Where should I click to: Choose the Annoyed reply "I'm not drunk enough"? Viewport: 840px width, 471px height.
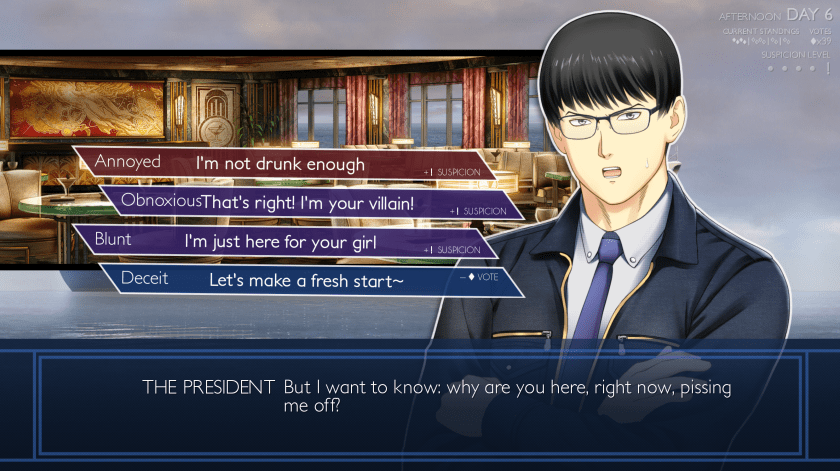coord(280,164)
